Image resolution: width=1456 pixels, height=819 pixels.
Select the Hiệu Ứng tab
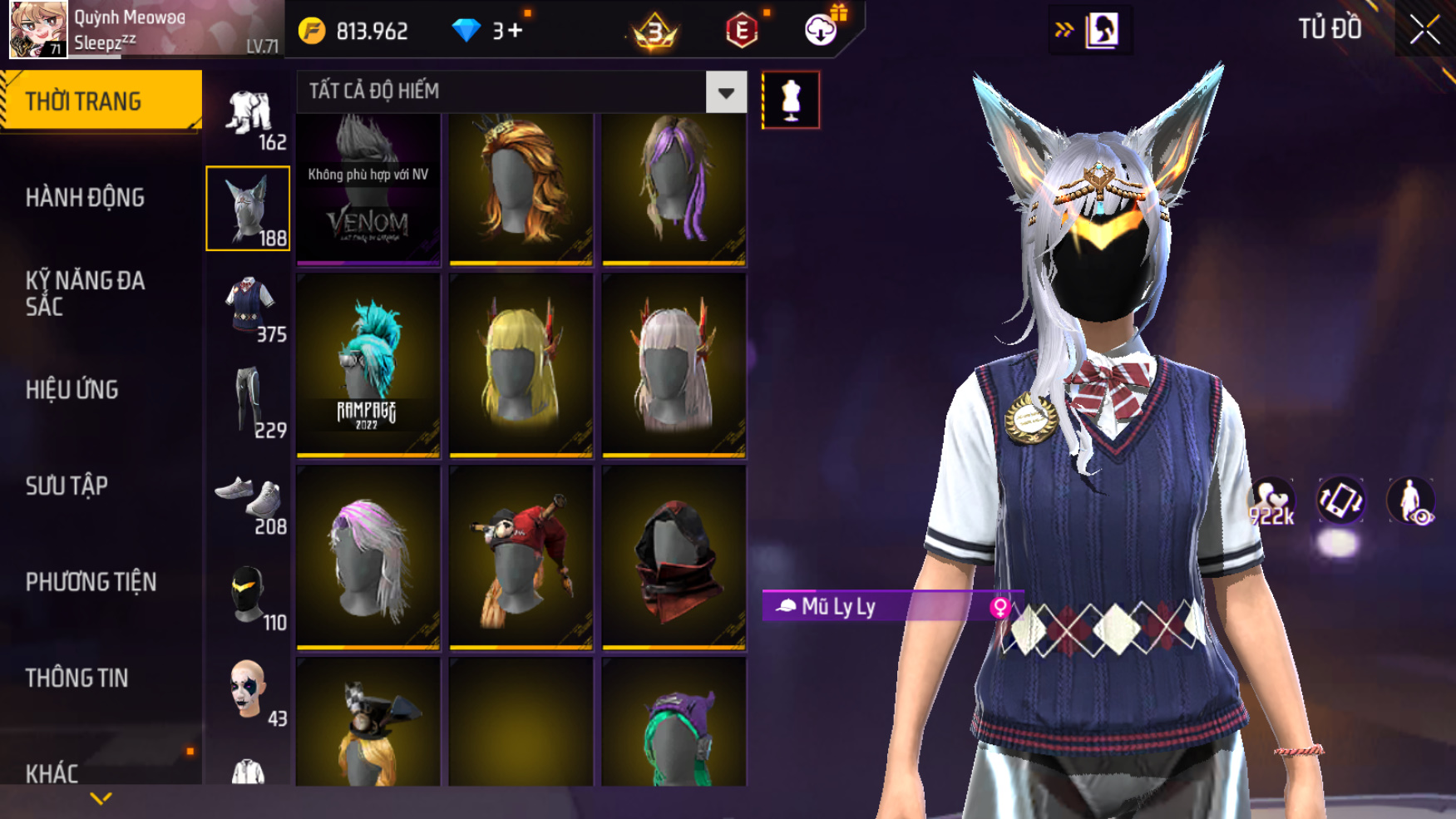click(x=72, y=390)
